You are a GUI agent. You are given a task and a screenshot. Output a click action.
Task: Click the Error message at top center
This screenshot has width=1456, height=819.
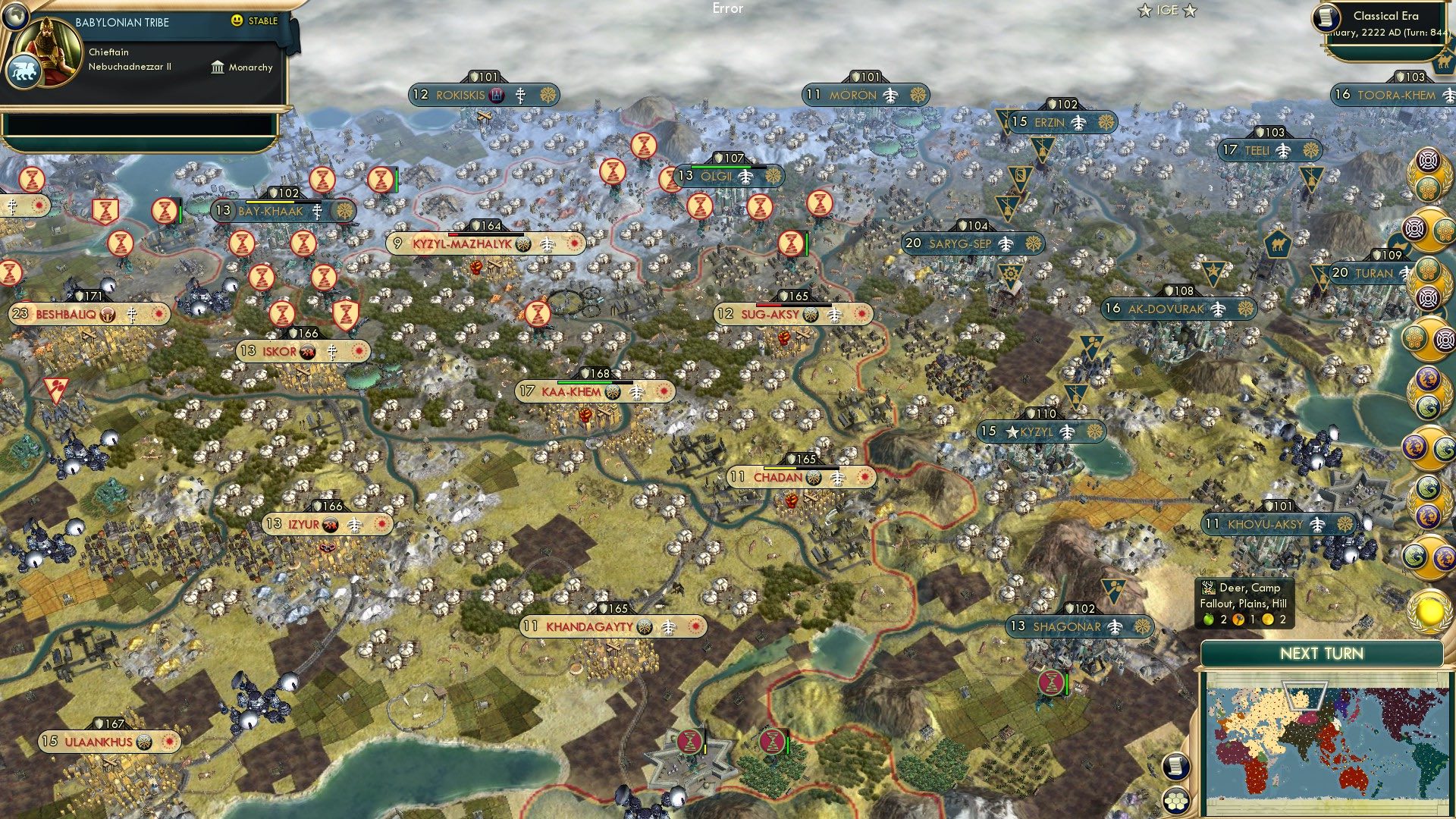tap(729, 8)
